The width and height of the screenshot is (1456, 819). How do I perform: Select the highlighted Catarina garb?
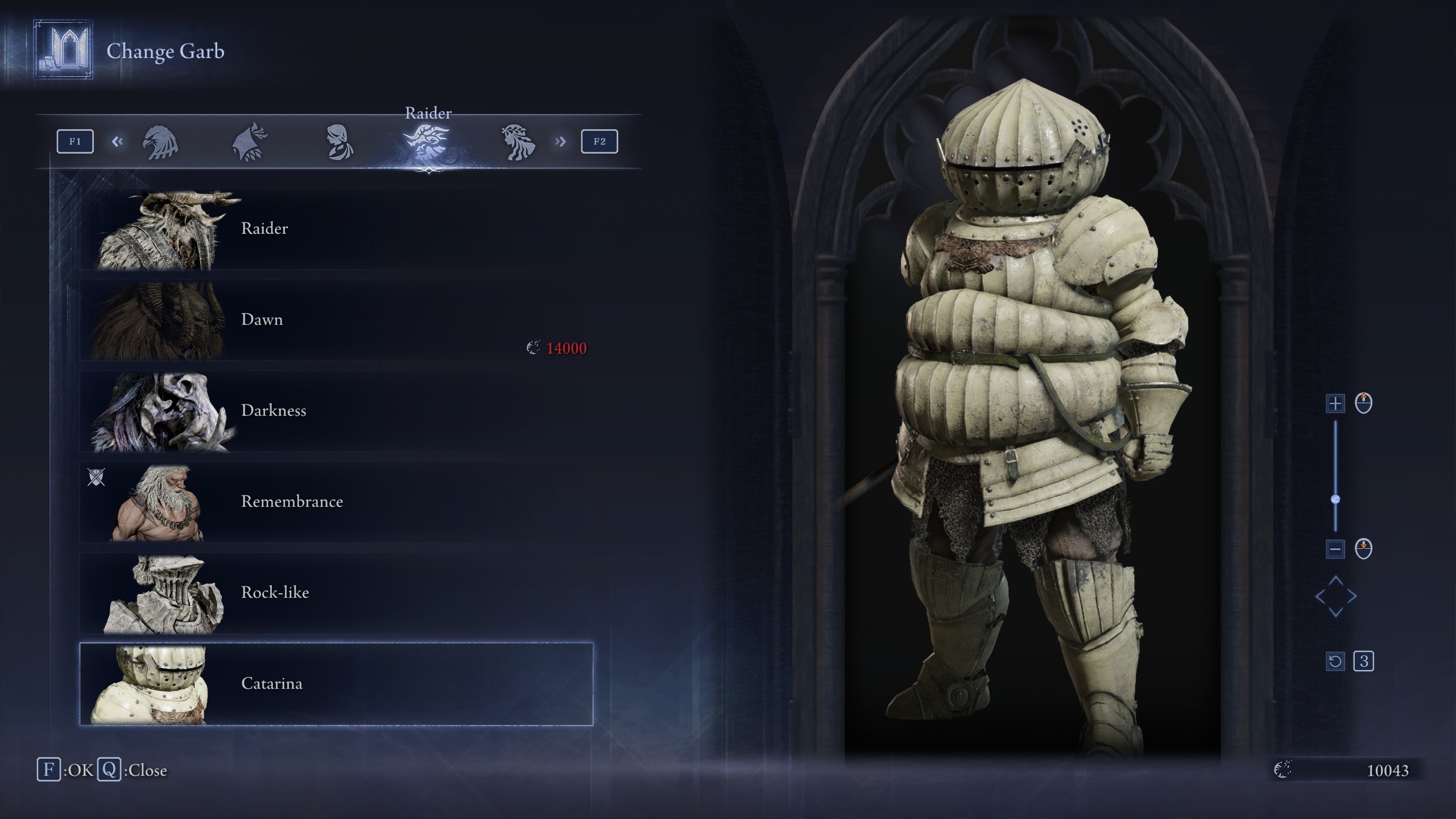coord(336,684)
